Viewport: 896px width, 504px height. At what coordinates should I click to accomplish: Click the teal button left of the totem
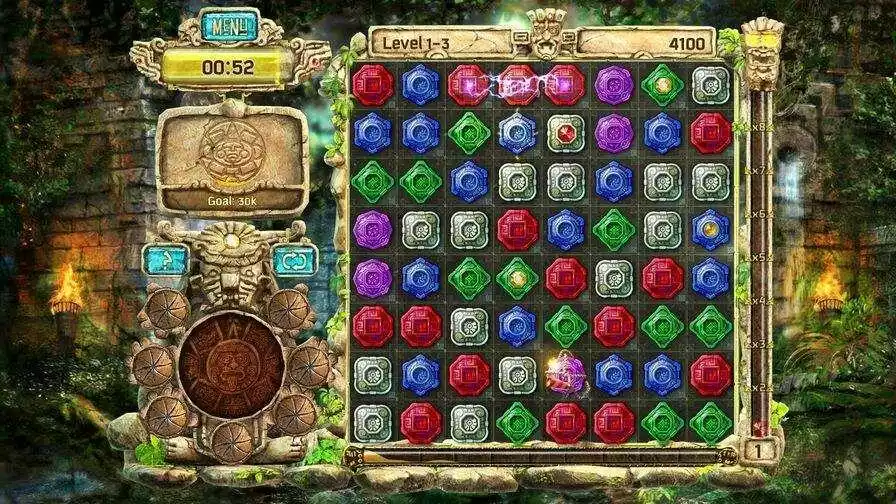(165, 261)
